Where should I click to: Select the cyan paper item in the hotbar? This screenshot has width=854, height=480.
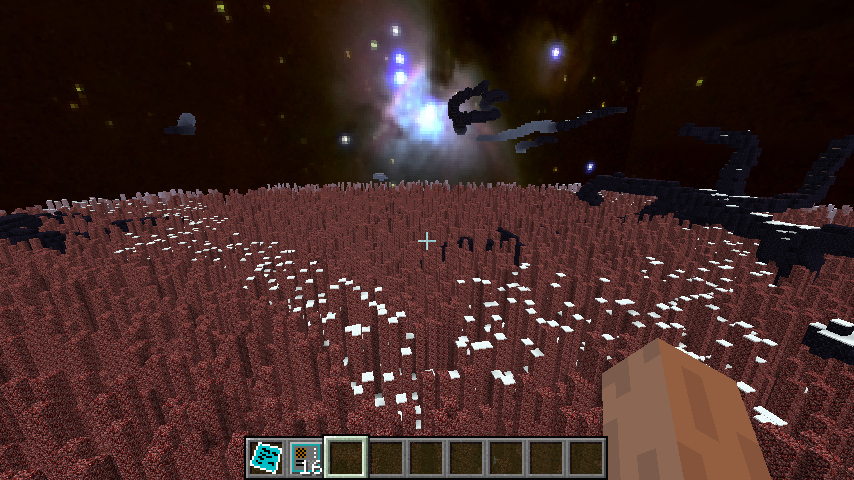point(266,457)
